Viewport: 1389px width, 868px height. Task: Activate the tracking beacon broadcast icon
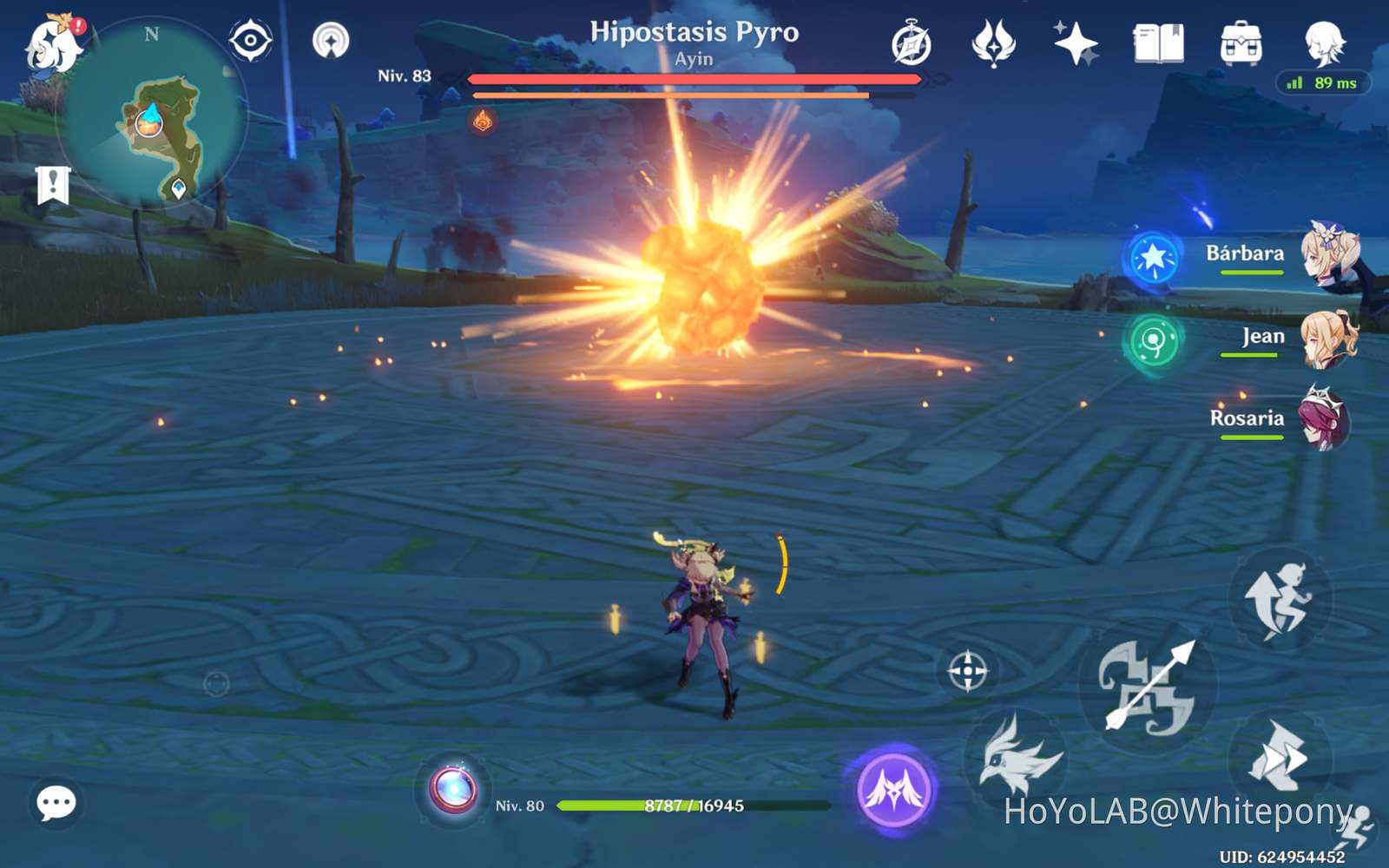pos(328,39)
